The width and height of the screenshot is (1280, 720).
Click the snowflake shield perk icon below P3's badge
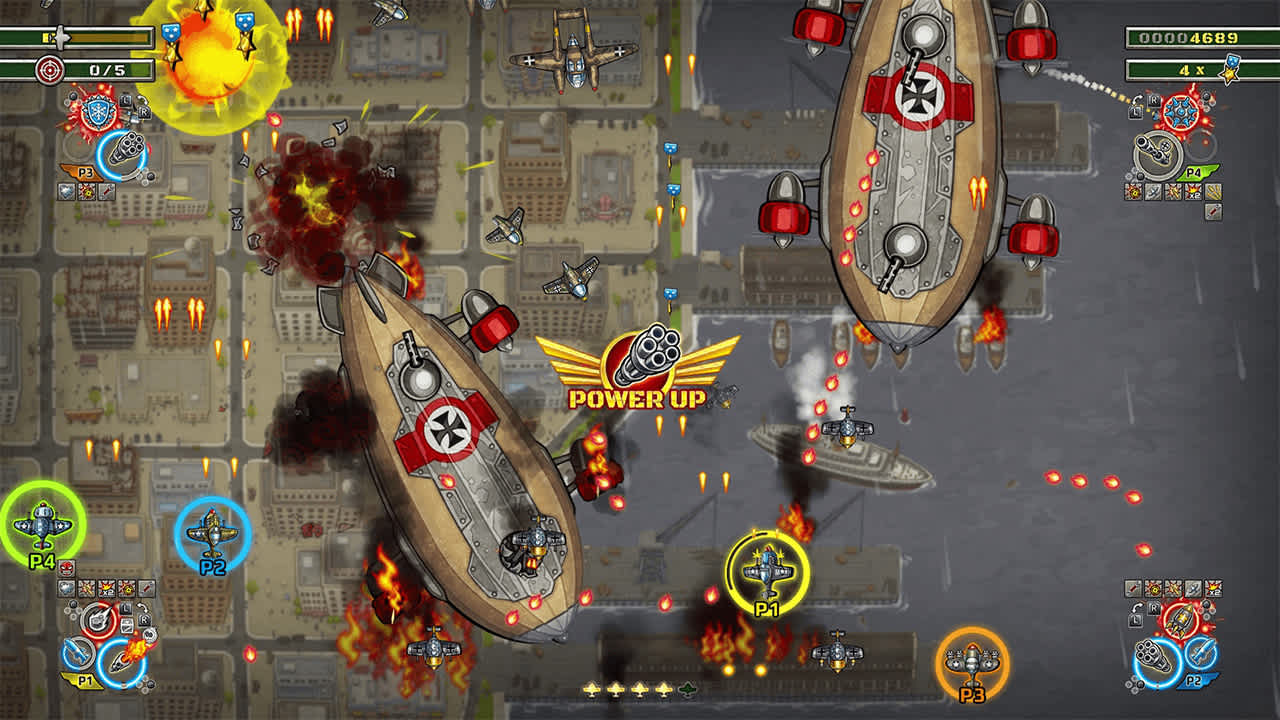tap(66, 190)
